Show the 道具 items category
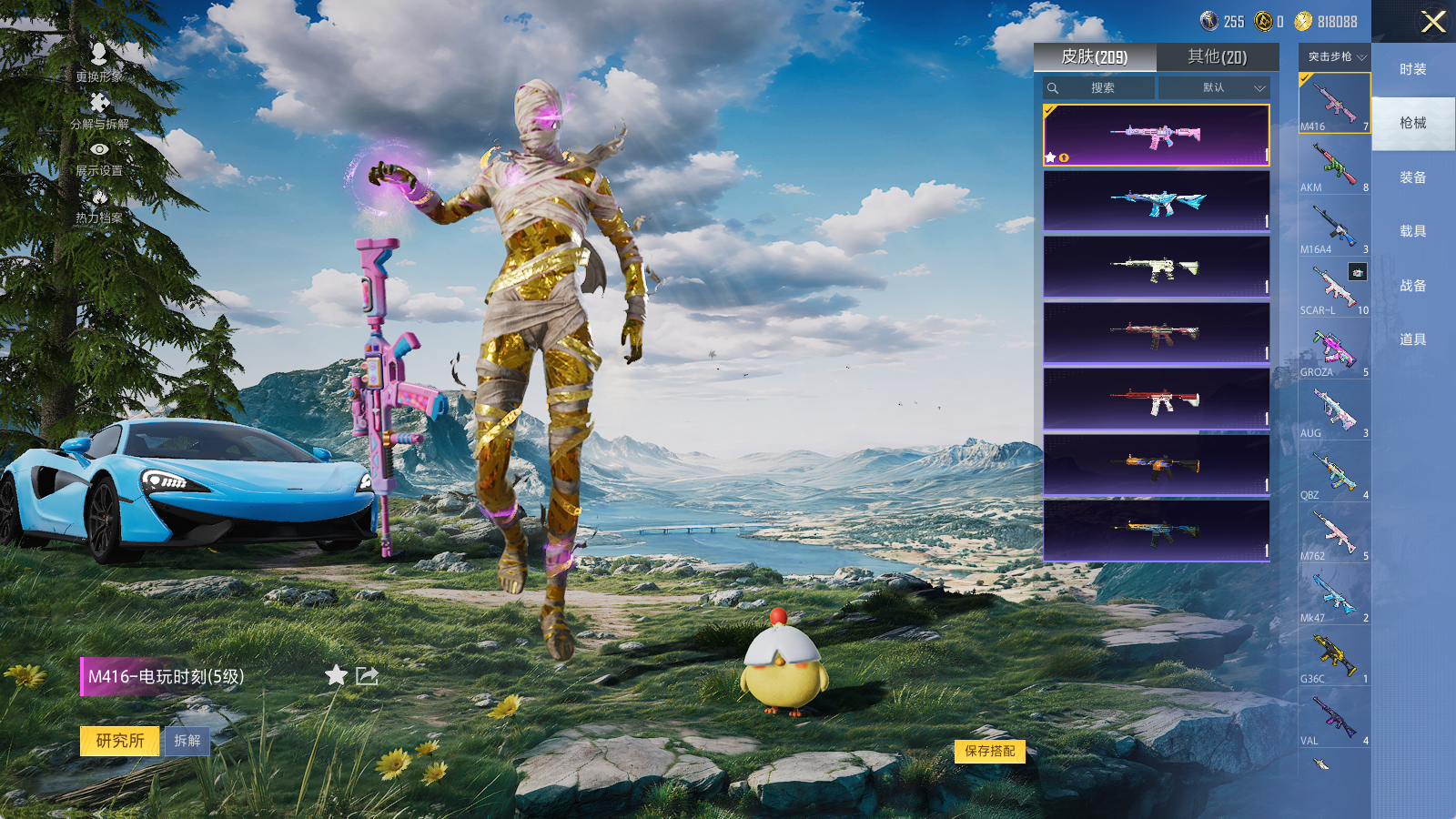This screenshot has width=1456, height=819. [x=1412, y=339]
